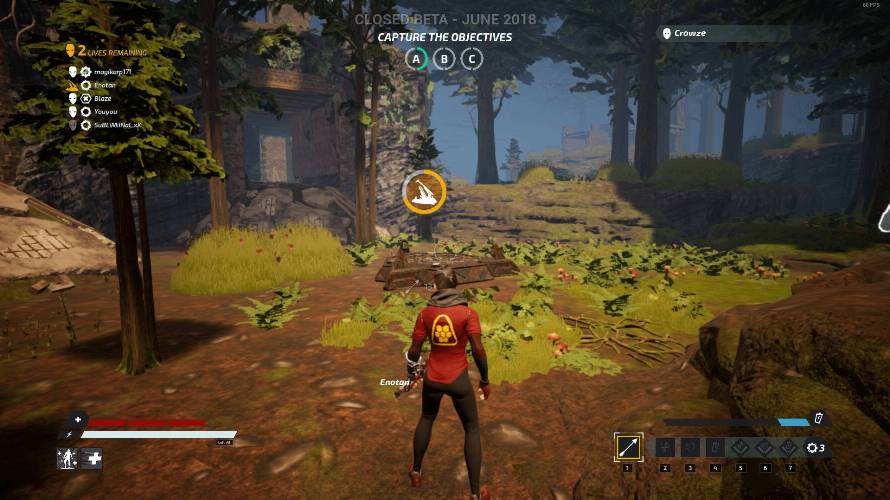Select objective B marker
The width and height of the screenshot is (890, 500).
click(444, 58)
